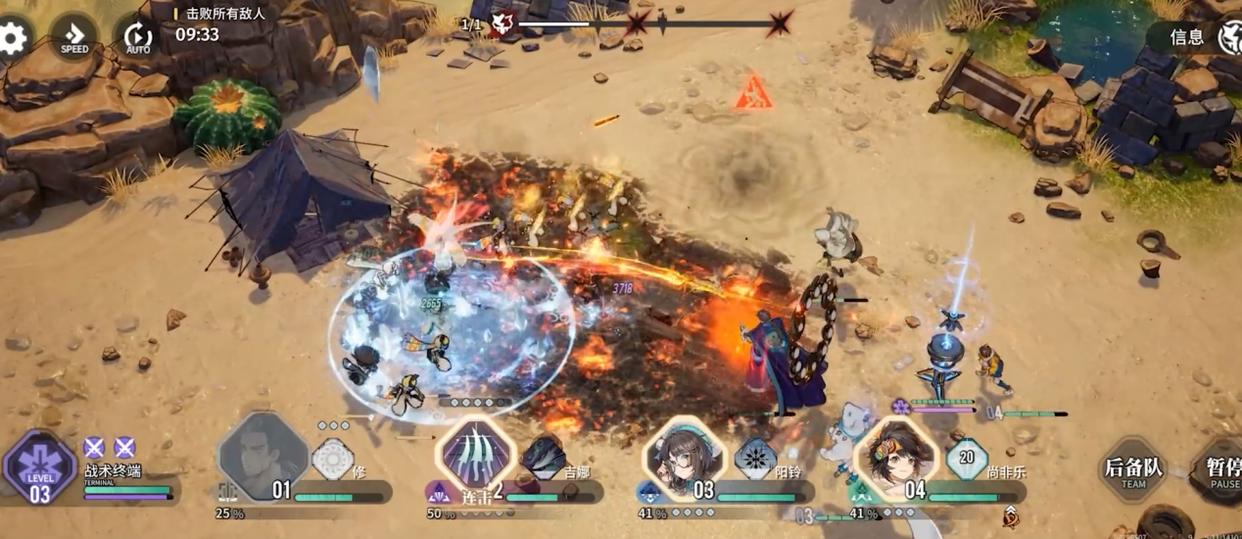Click 吉娜's dark skill icon
Image resolution: width=1242 pixels, height=539 pixels.
(x=543, y=457)
